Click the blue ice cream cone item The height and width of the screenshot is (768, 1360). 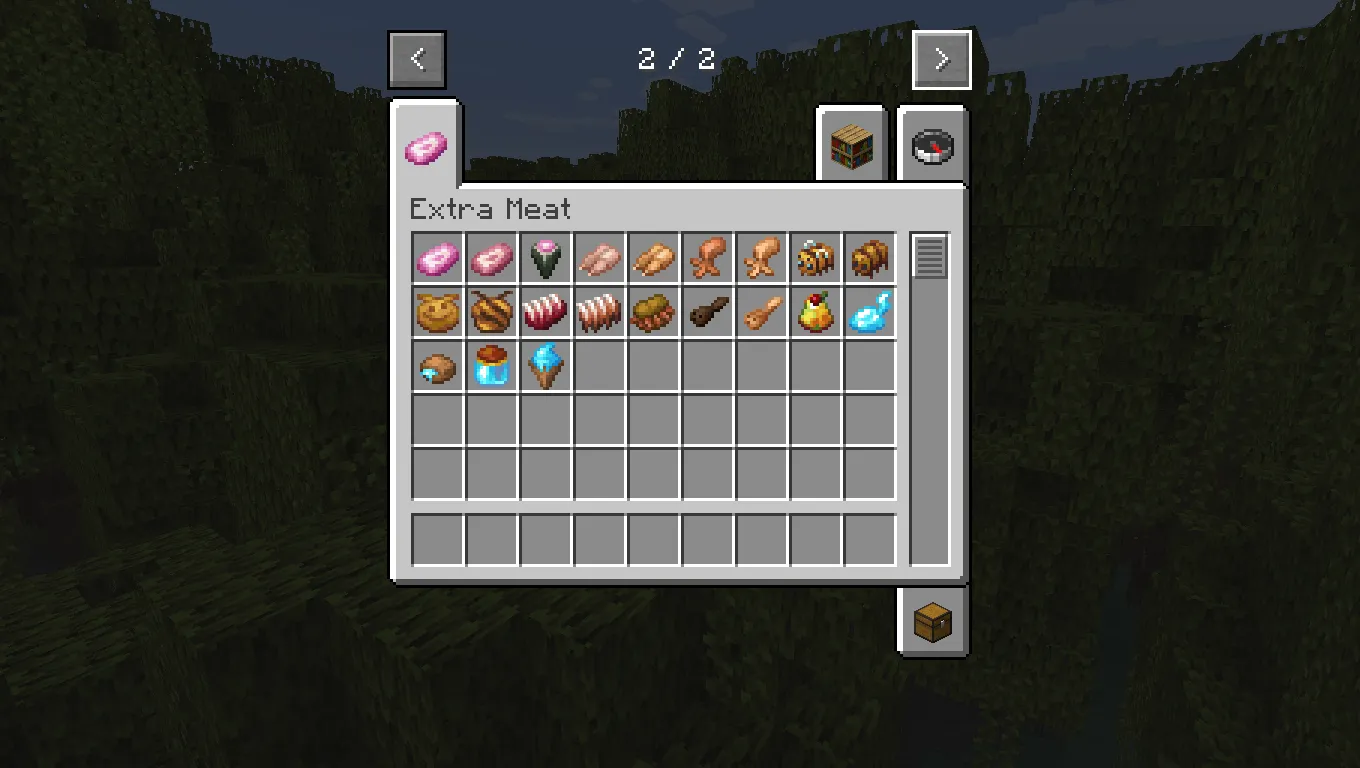tap(545, 367)
